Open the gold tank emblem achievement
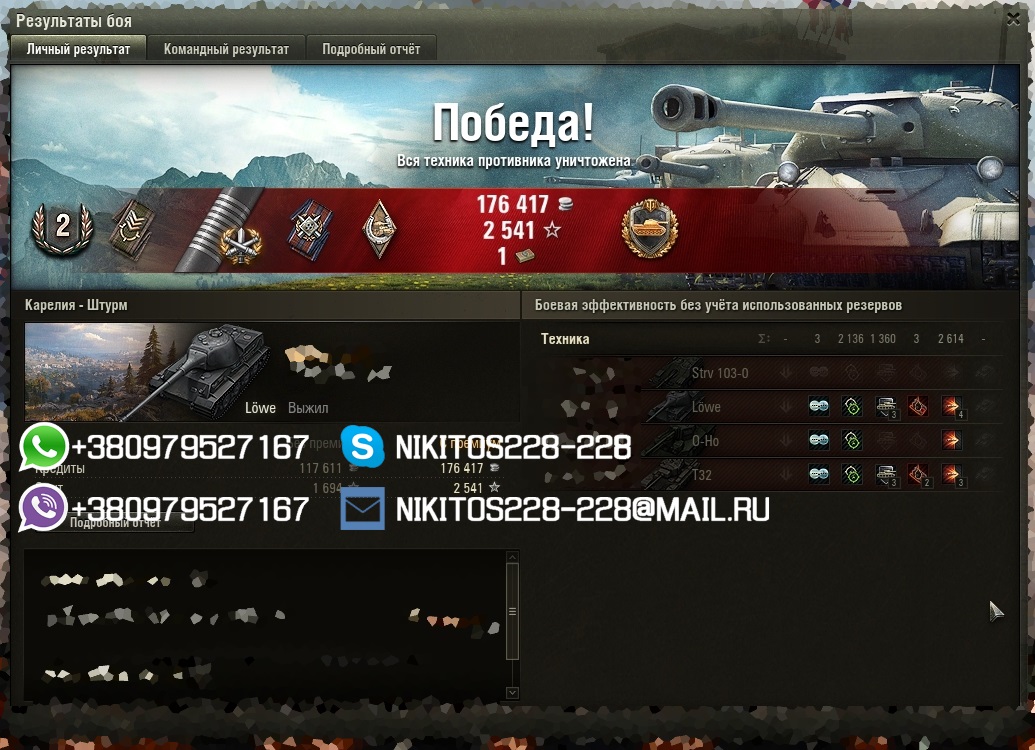Screen dimensions: 1035x750 (649, 229)
